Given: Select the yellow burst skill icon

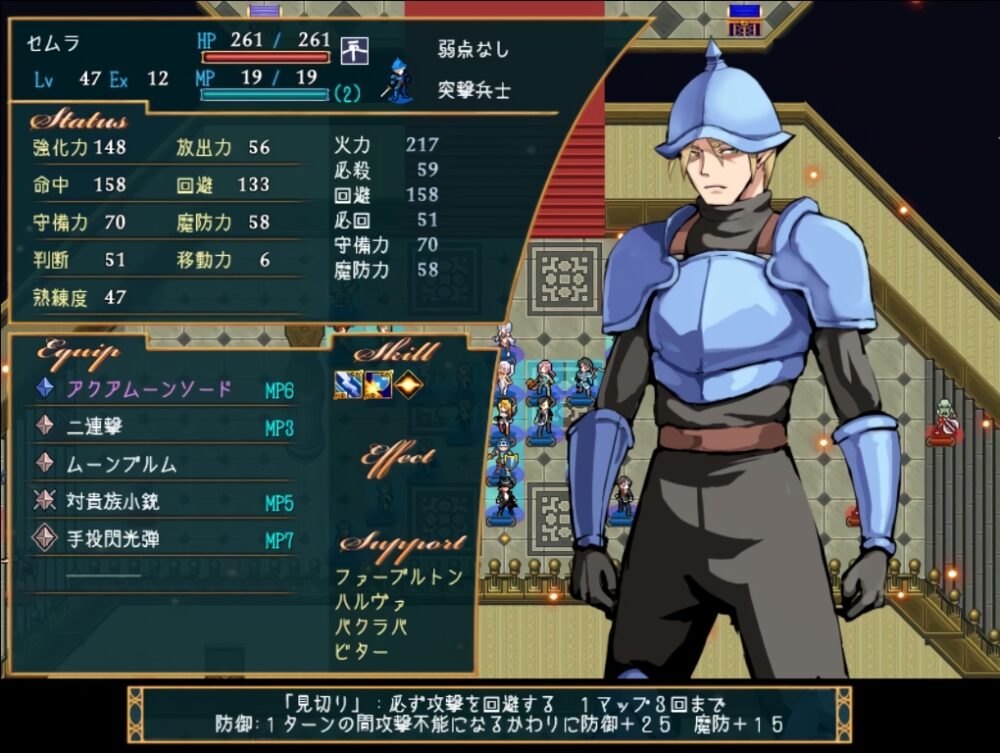Looking at the screenshot, I should pos(377,385).
